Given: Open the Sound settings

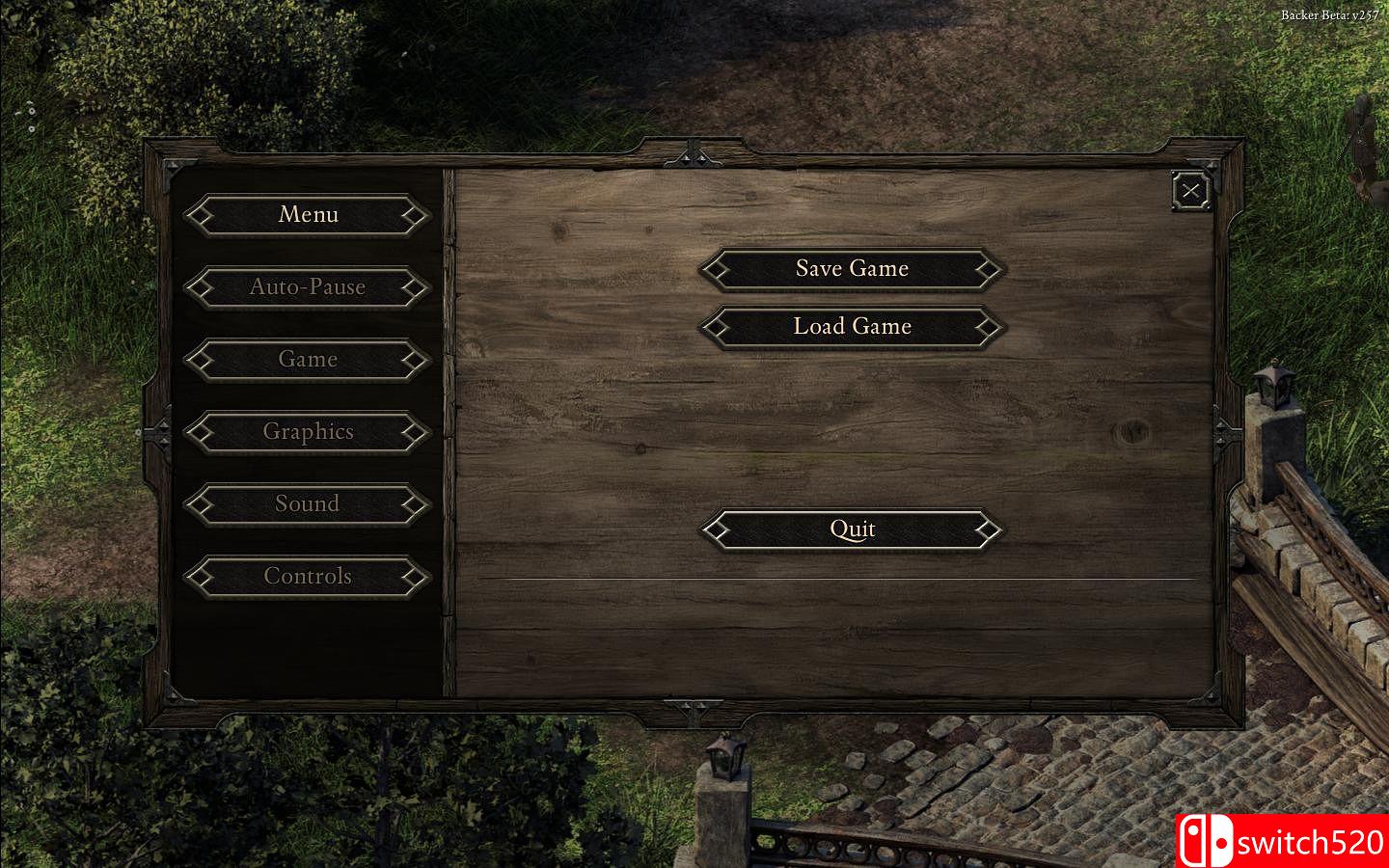Looking at the screenshot, I should pyautogui.click(x=308, y=503).
